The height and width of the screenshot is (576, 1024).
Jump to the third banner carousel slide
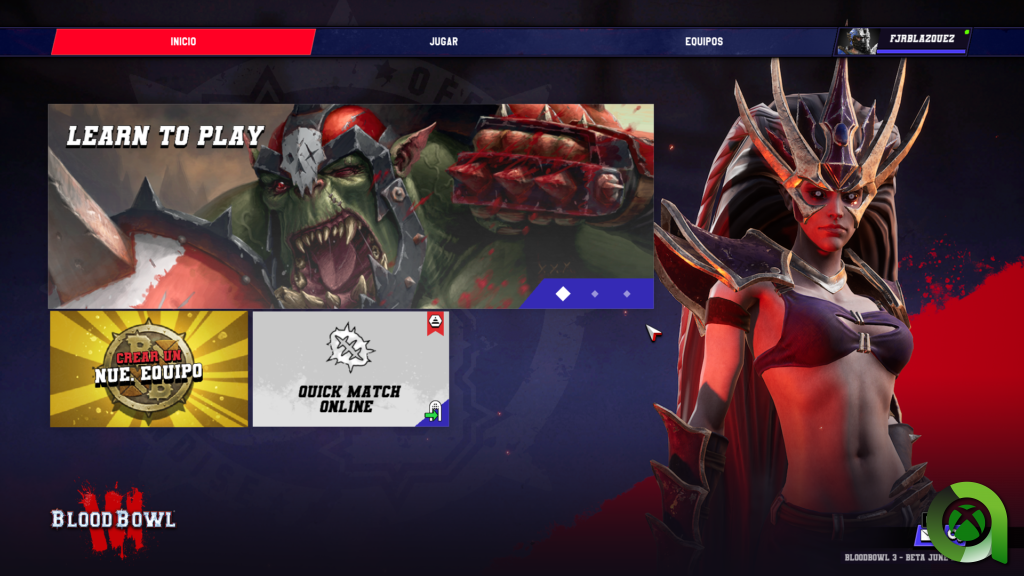[627, 294]
